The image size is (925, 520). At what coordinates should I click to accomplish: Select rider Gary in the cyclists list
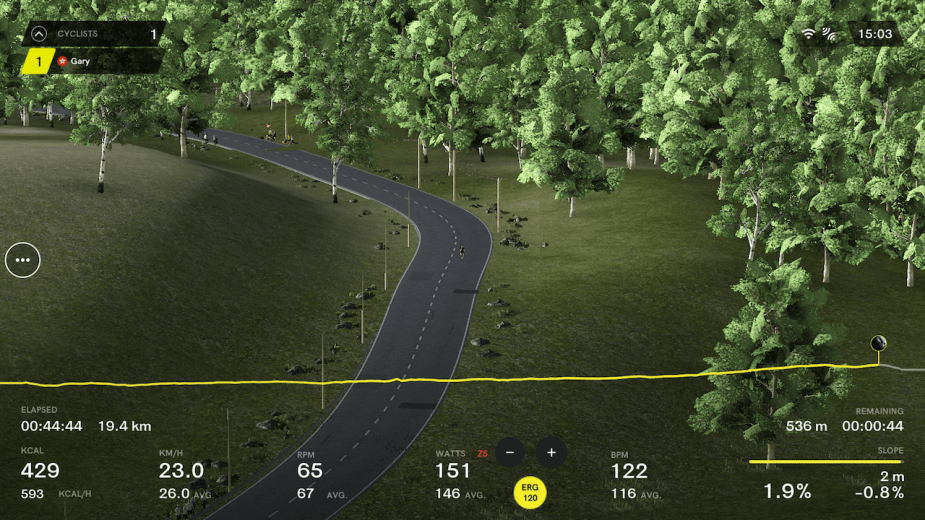pyautogui.click(x=80, y=61)
